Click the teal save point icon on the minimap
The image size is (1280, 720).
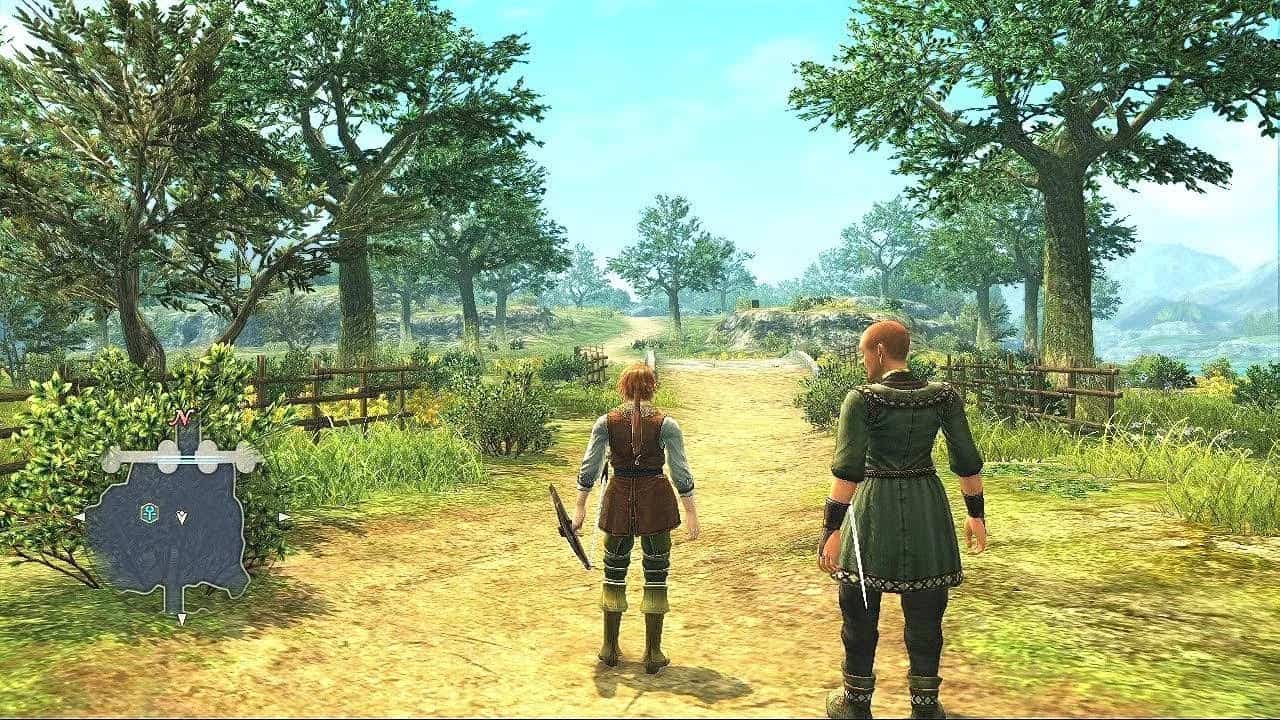coord(149,511)
